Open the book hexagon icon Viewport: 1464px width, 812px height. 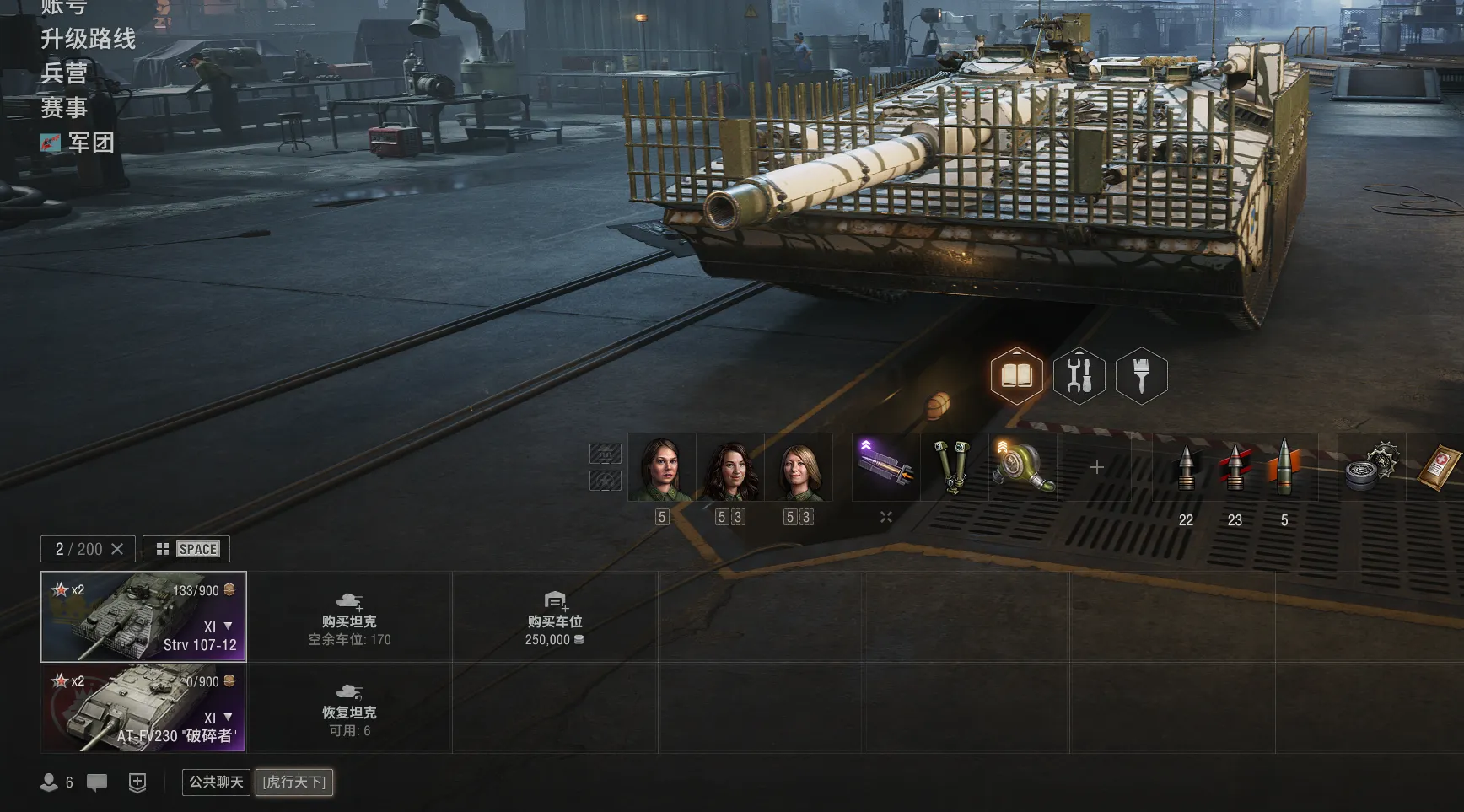pyautogui.click(x=1016, y=375)
